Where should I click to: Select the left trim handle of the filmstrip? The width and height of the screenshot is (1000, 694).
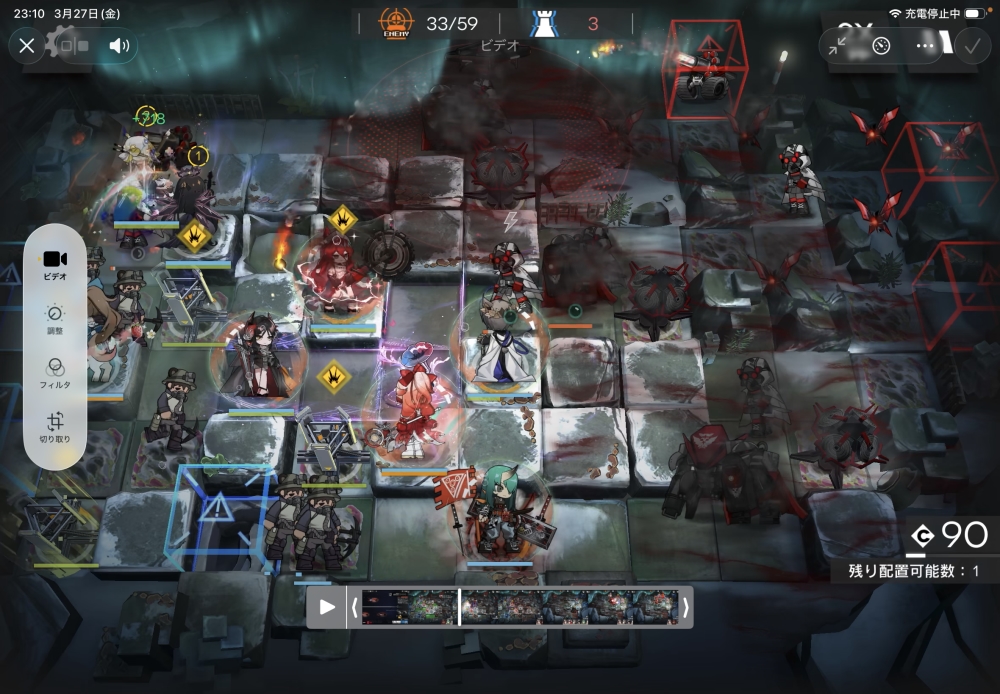[x=353, y=607]
